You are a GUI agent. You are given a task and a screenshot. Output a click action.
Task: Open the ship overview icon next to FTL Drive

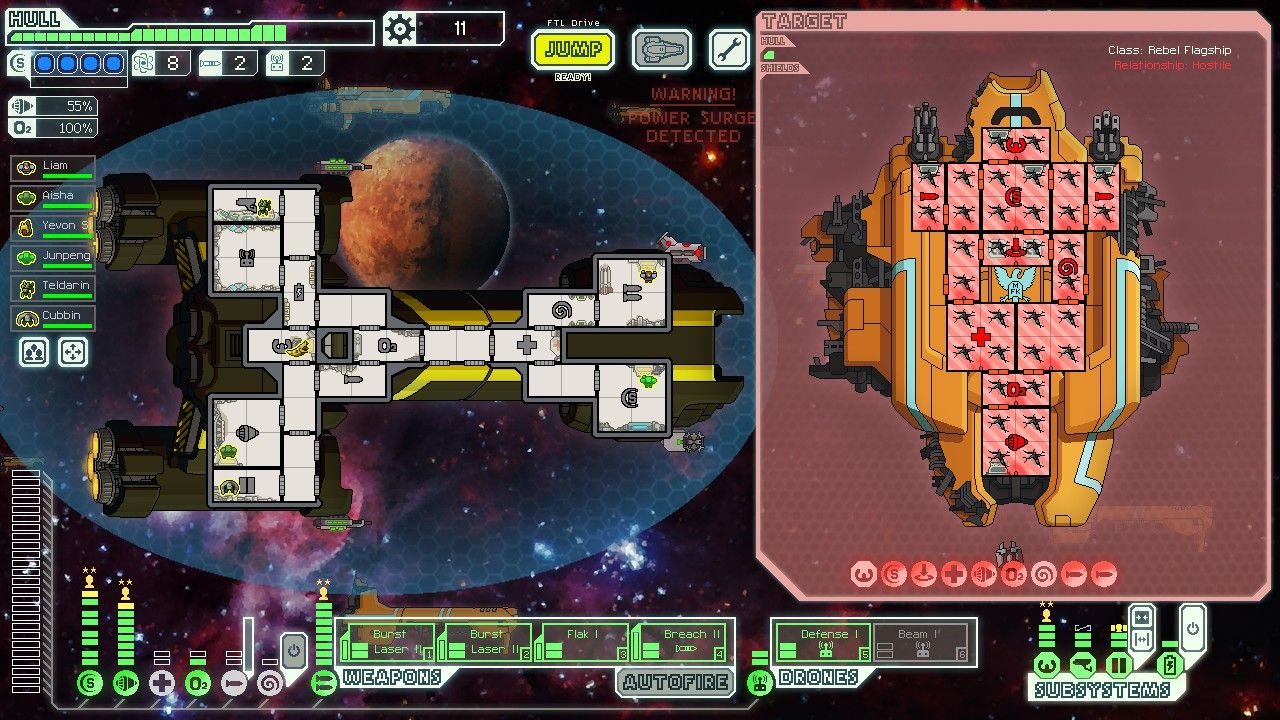click(660, 48)
